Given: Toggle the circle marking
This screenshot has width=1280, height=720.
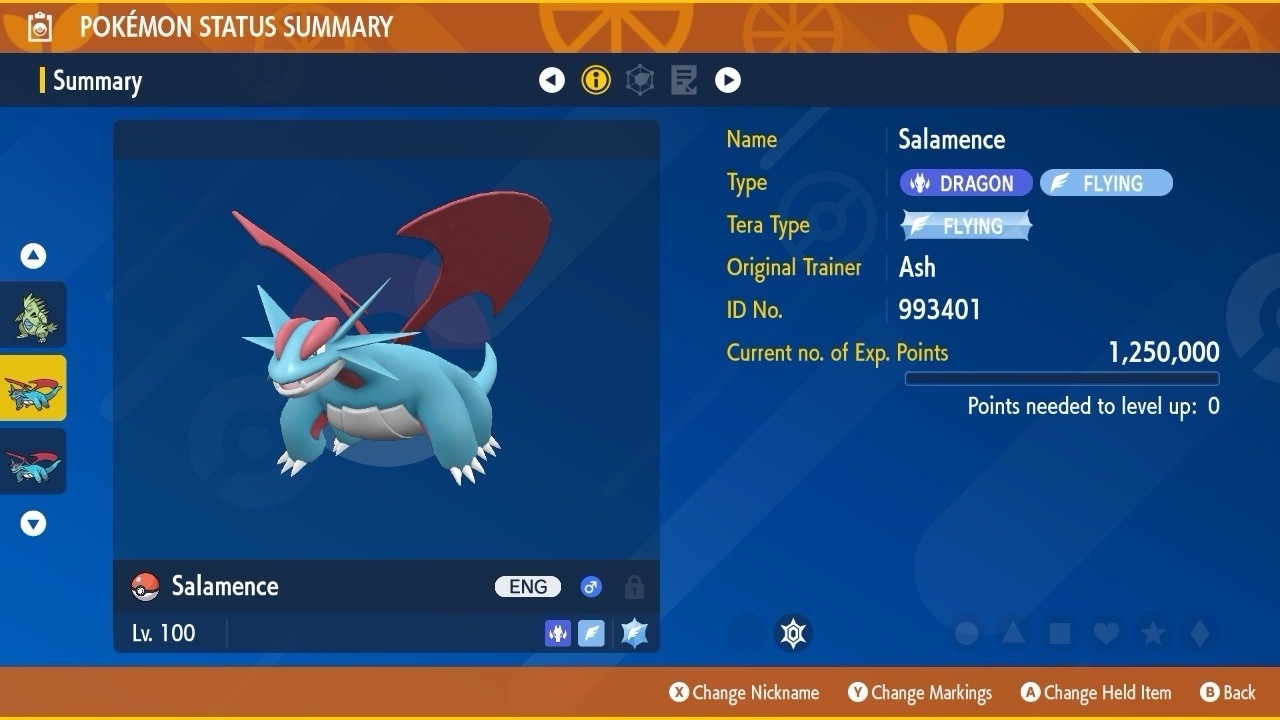Looking at the screenshot, I should [x=966, y=633].
